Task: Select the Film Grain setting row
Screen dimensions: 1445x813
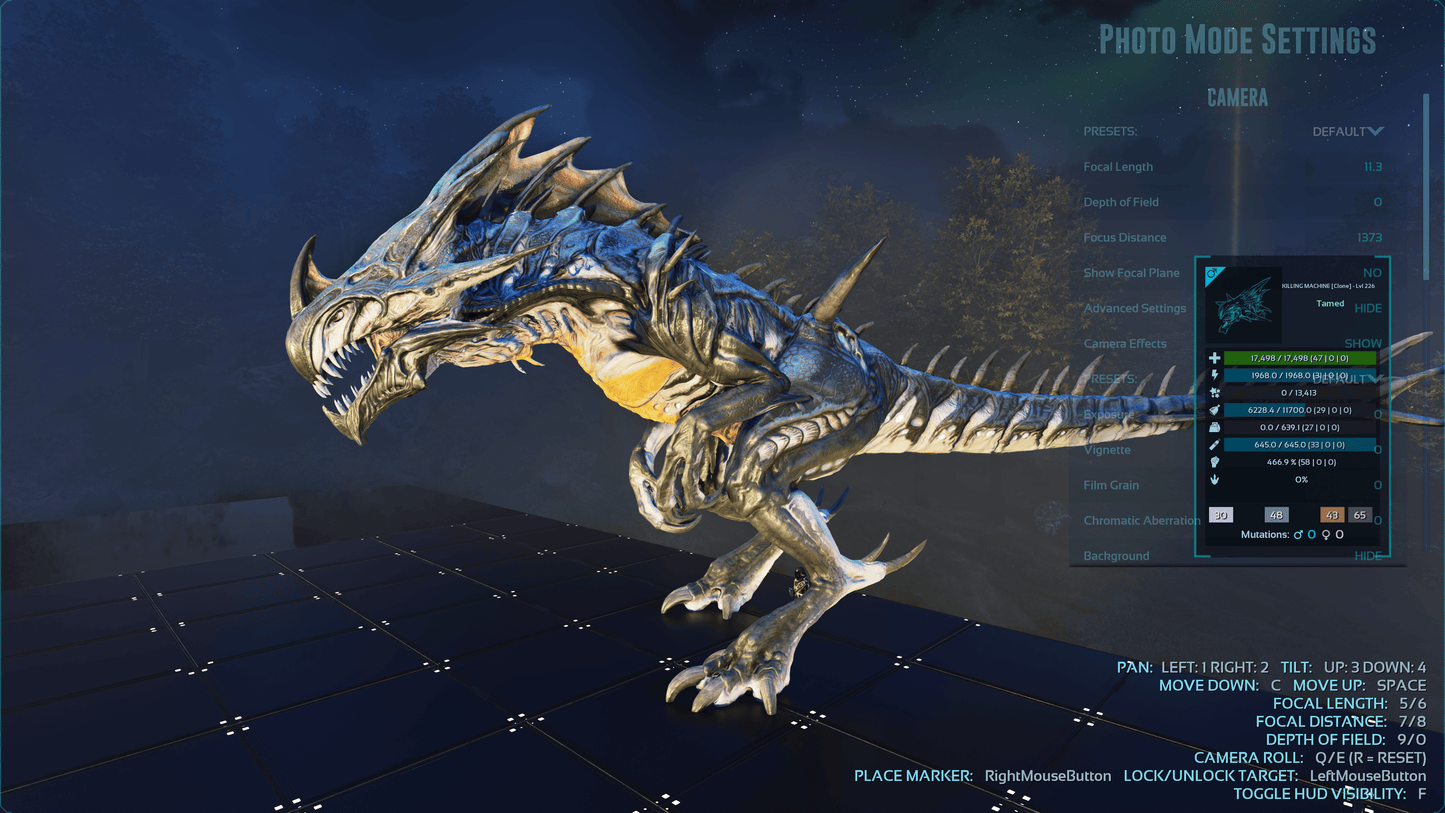Action: tap(1111, 485)
